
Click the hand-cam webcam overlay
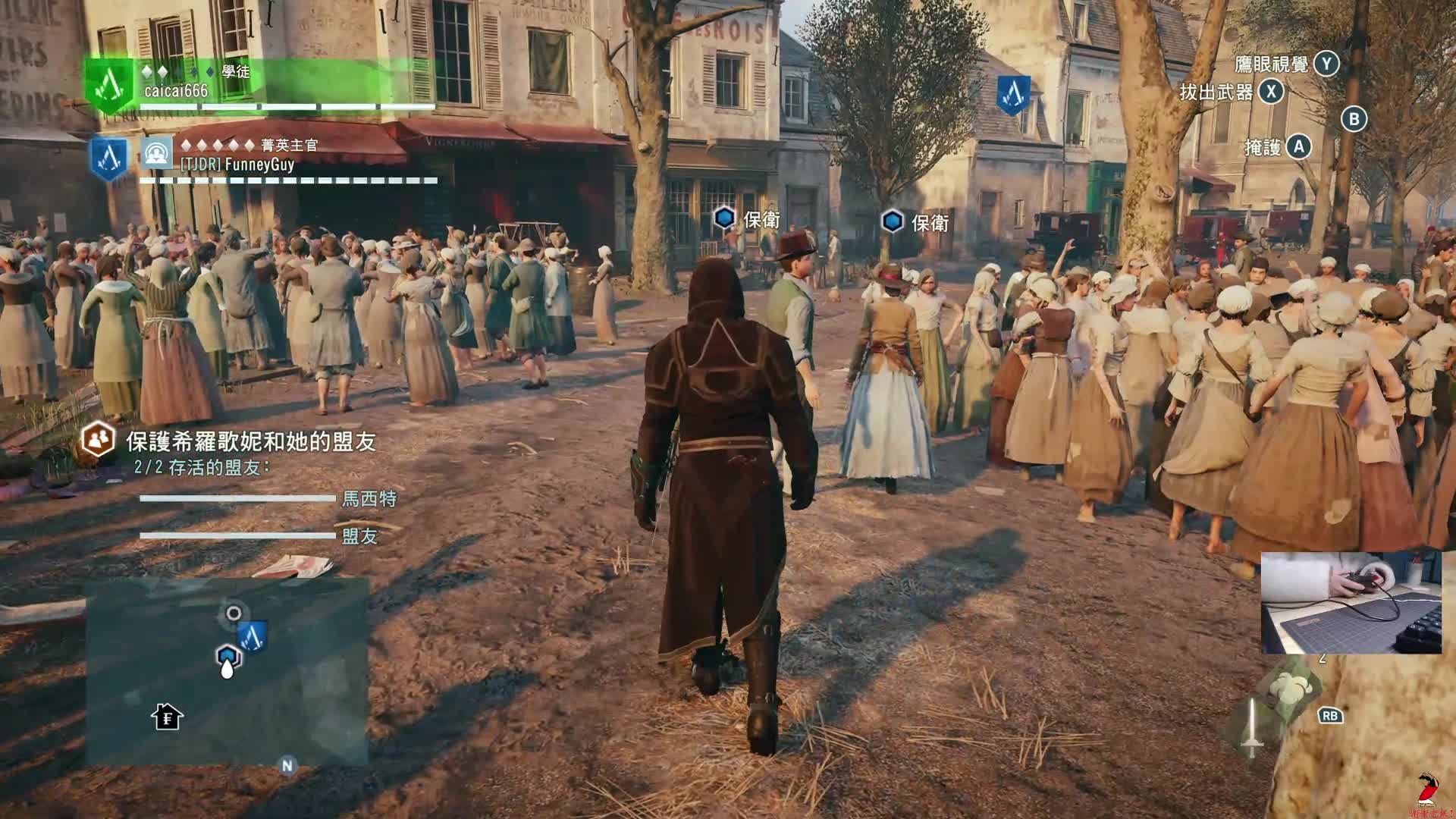point(1351,603)
